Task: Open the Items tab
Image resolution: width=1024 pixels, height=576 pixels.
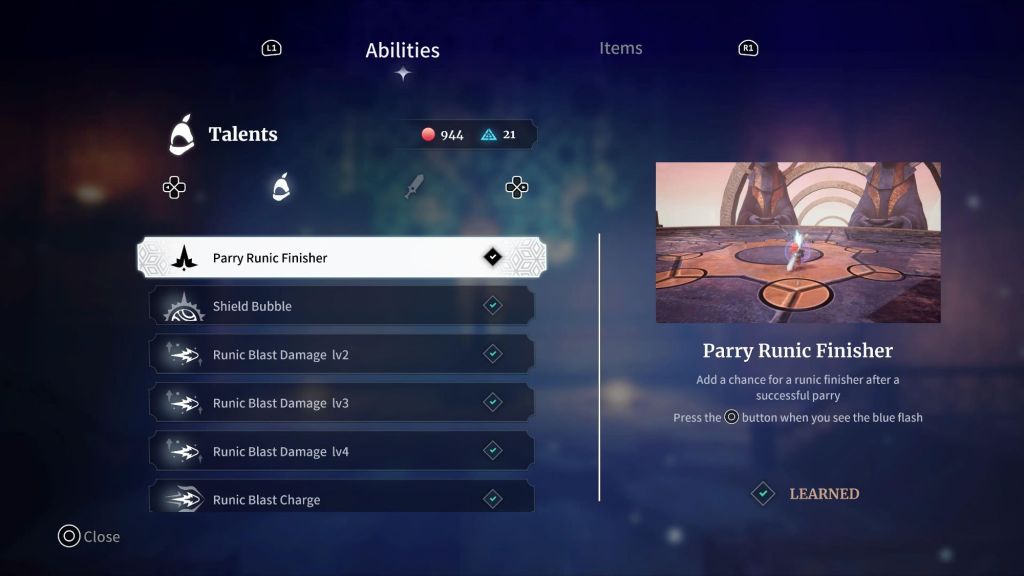Action: click(620, 48)
